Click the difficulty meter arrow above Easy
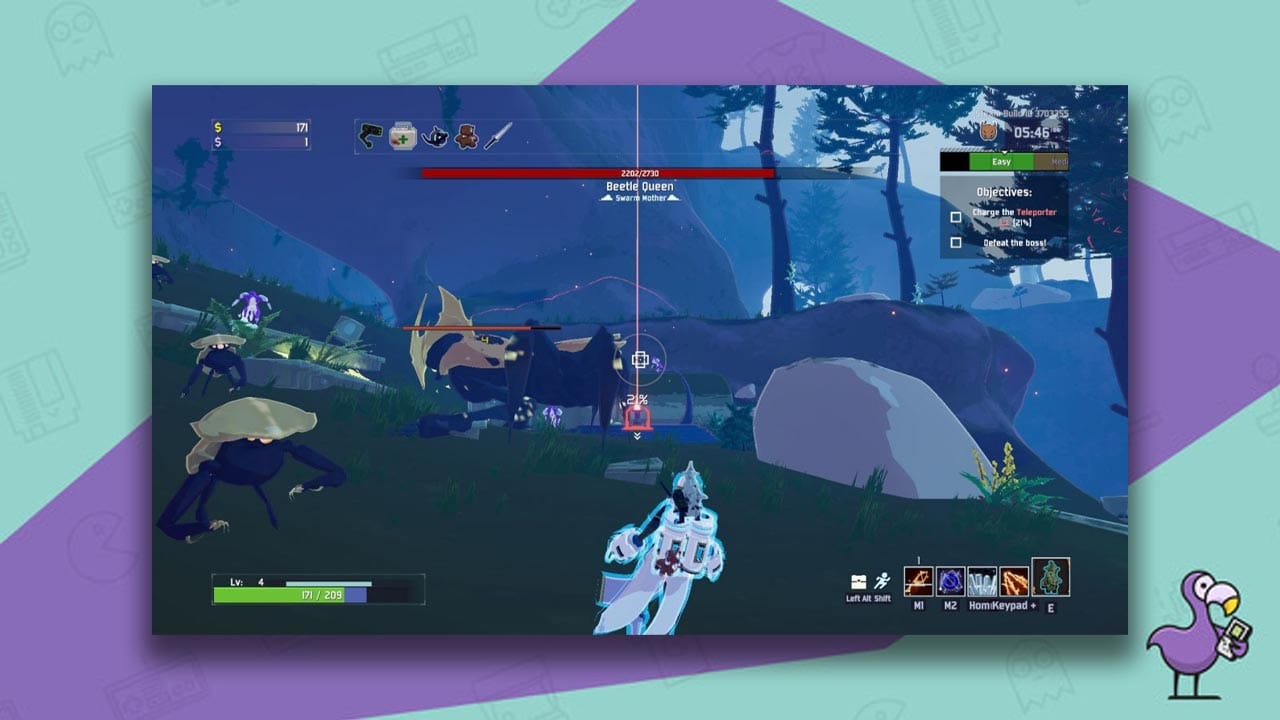Viewport: 1280px width, 720px height. (1005, 152)
